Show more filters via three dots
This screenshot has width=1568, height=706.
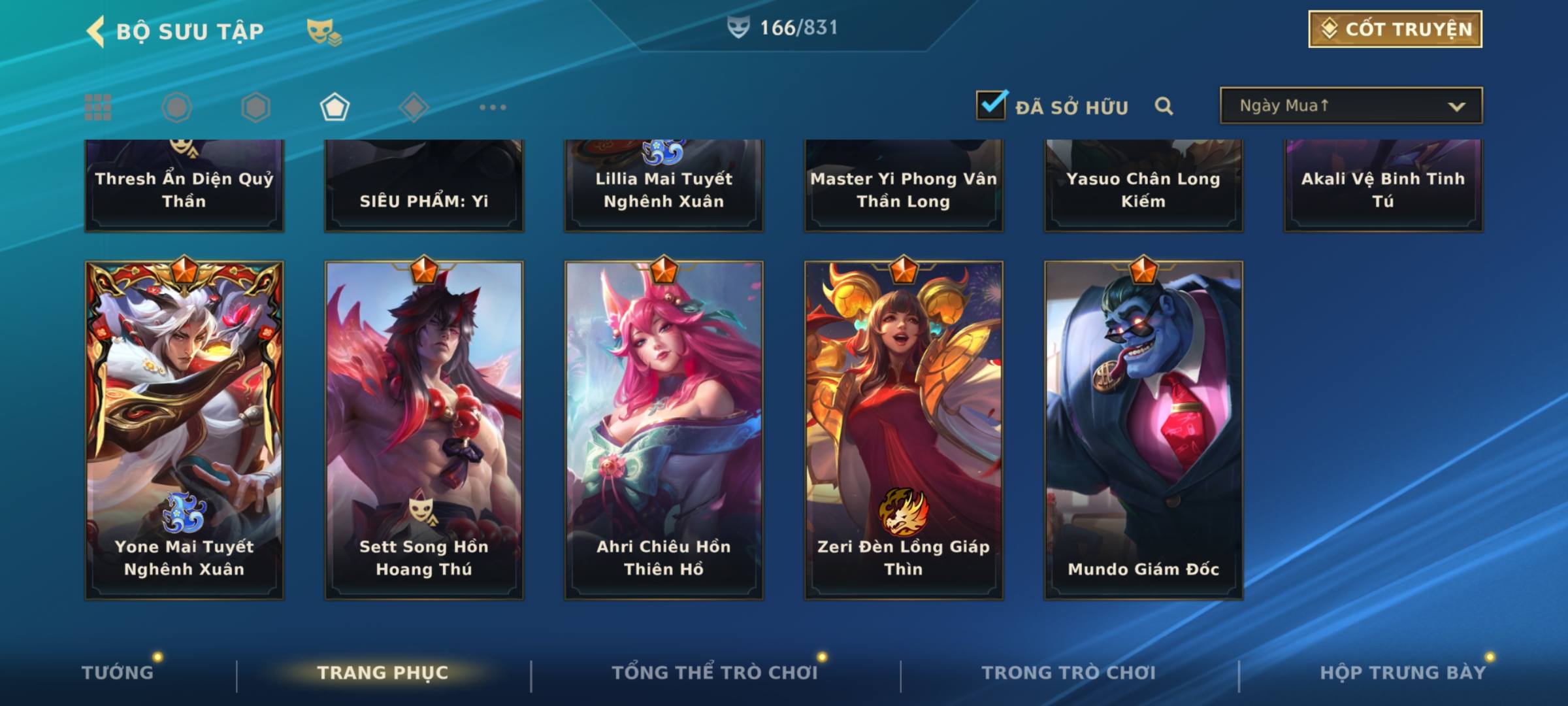[x=493, y=107]
